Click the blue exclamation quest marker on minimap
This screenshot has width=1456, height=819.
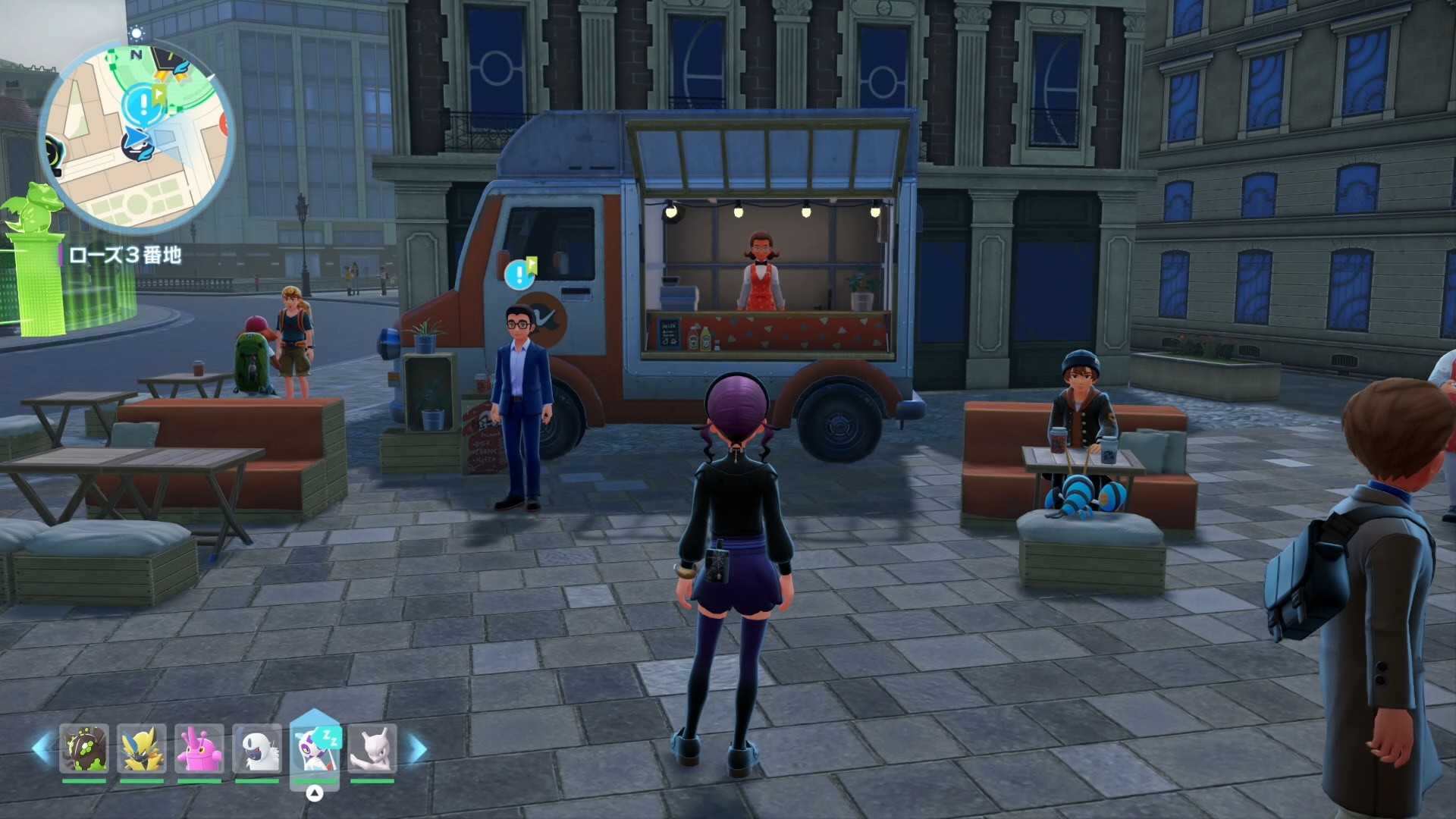pos(142,104)
